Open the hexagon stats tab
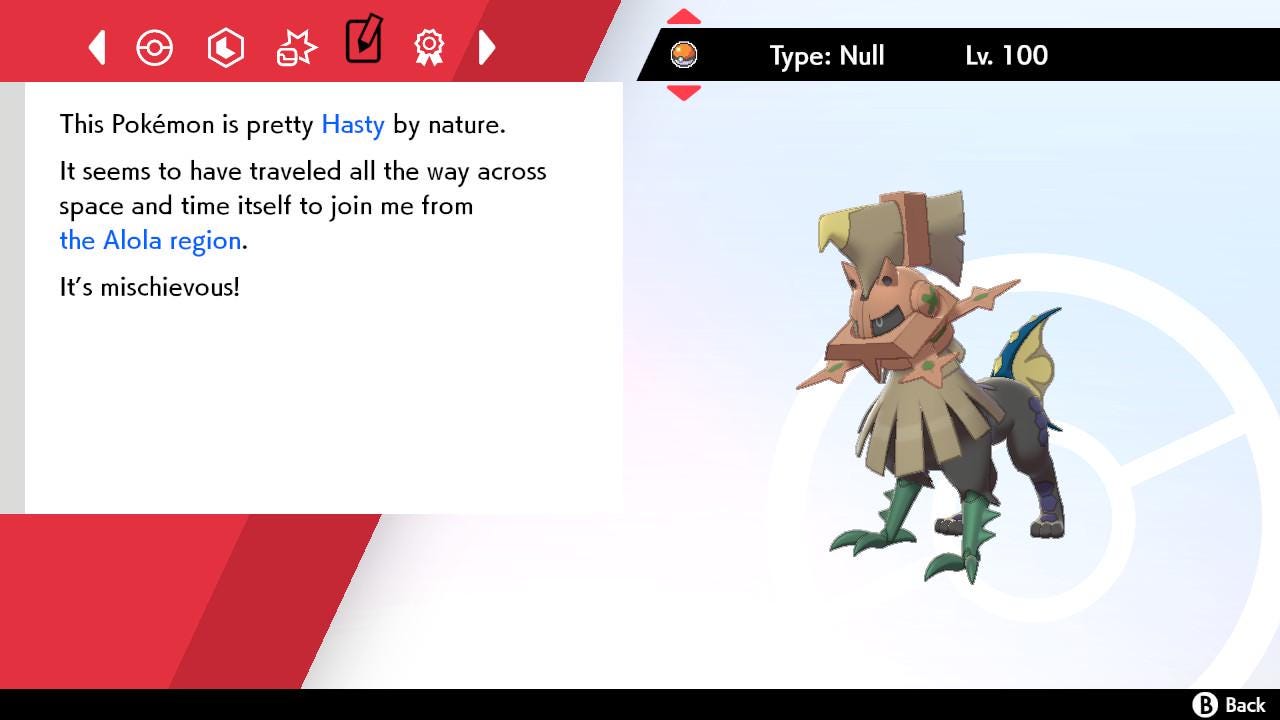1280x720 pixels. pos(225,47)
